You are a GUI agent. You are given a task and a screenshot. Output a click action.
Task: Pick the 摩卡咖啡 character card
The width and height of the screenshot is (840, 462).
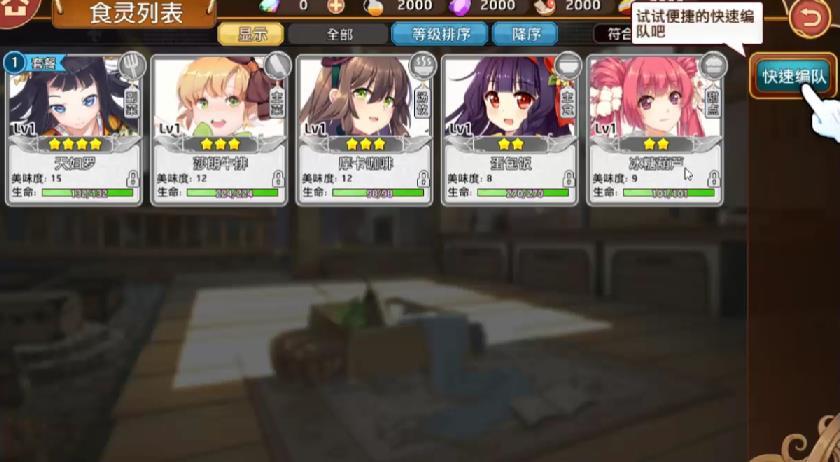coord(365,128)
